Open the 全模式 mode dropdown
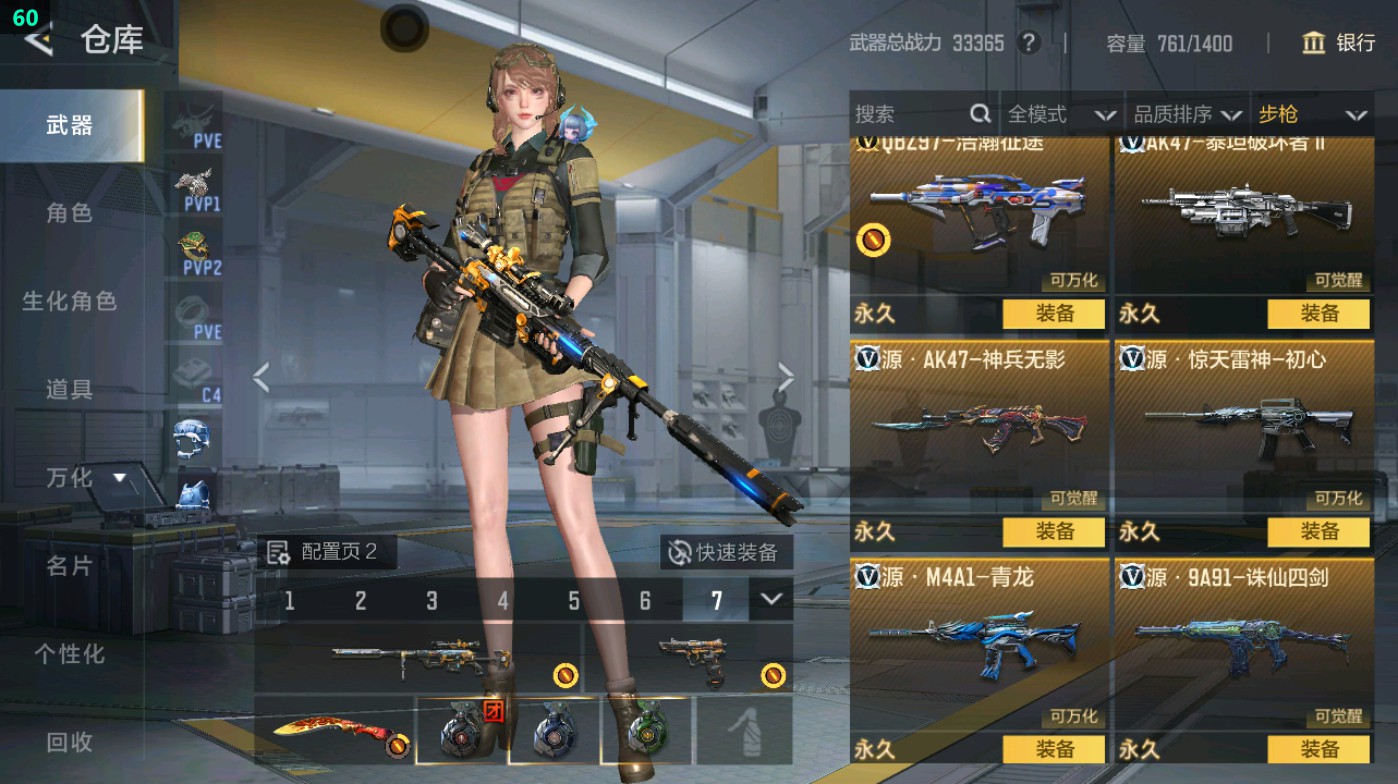The image size is (1398, 784). point(1060,114)
